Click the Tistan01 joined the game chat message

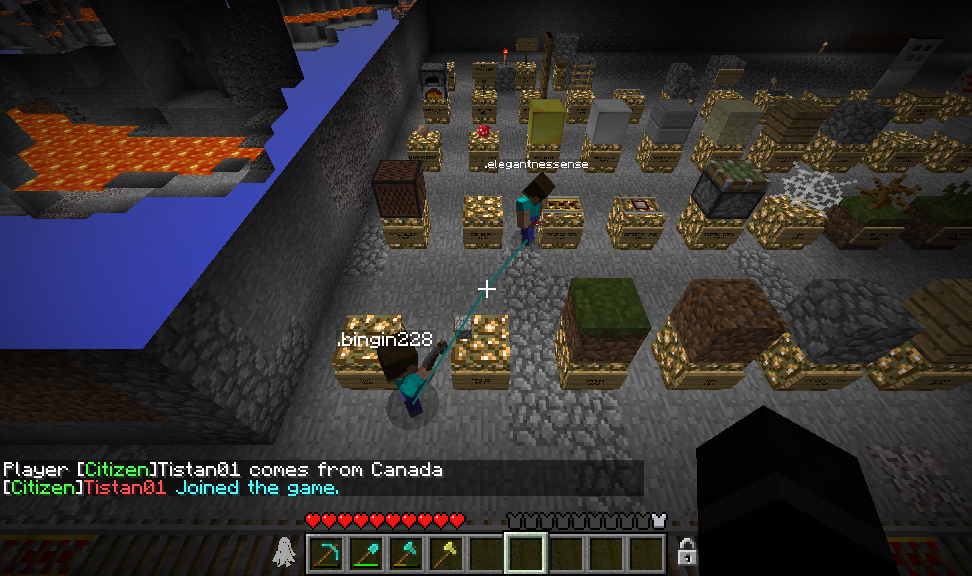tap(171, 488)
